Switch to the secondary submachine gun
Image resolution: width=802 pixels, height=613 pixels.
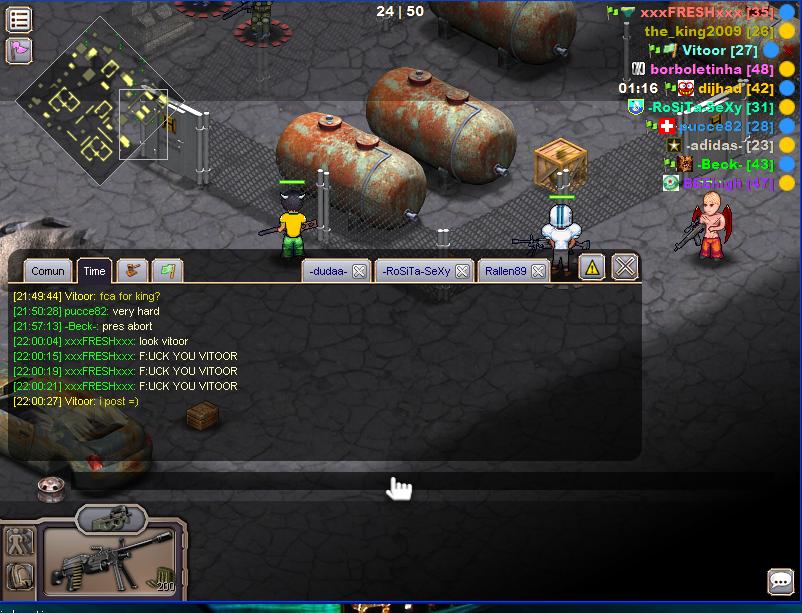[x=111, y=519]
